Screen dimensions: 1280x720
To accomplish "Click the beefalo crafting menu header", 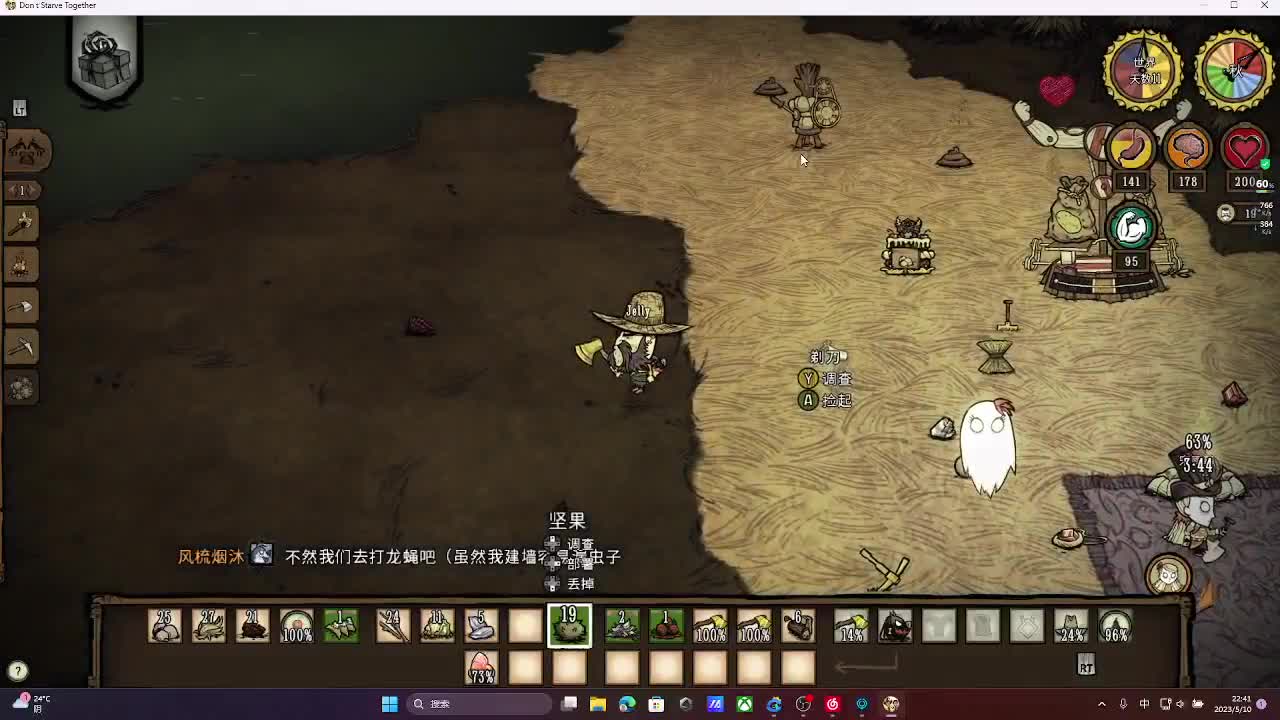I will [27, 151].
